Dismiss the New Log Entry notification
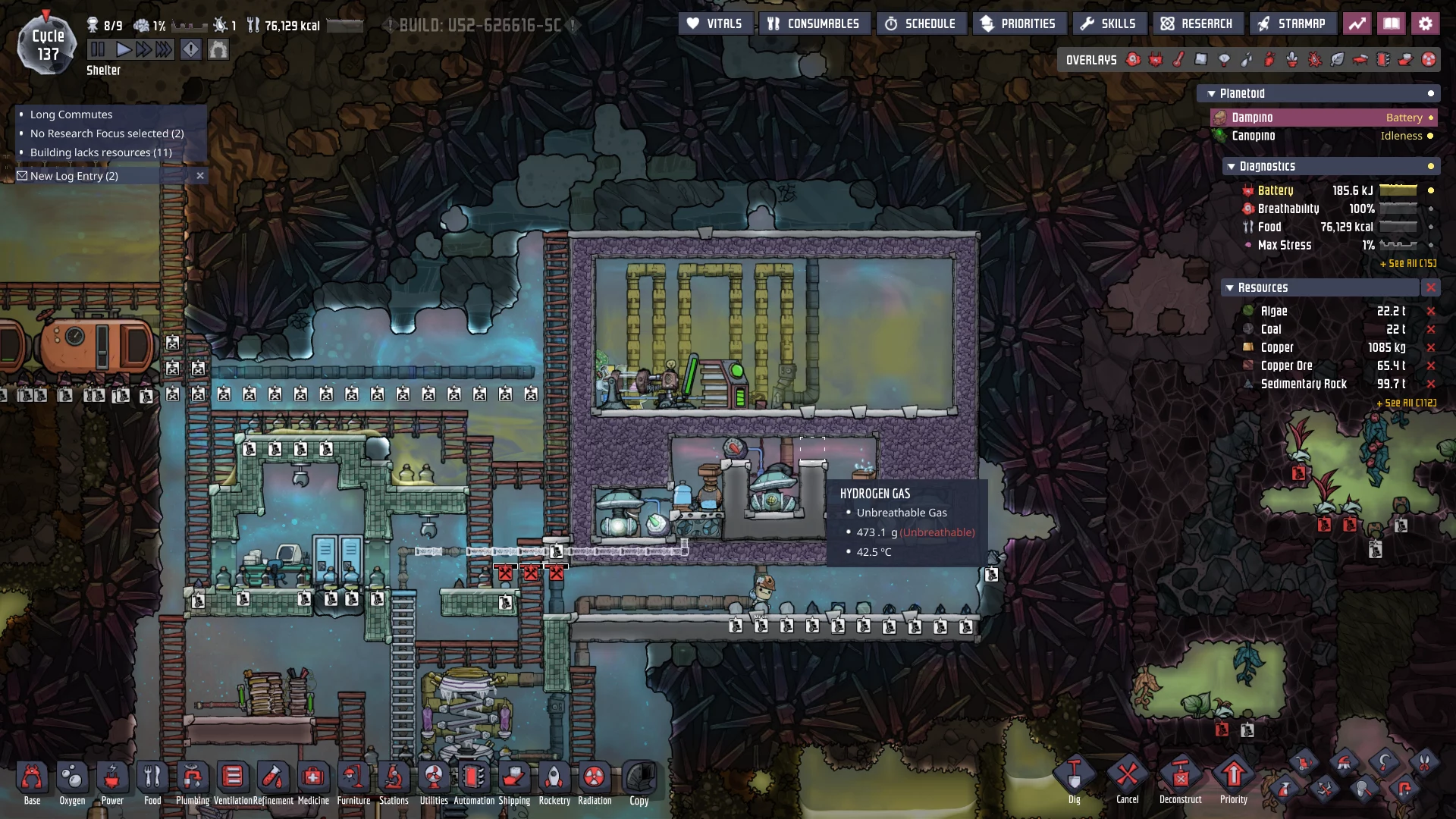Screen dimensions: 1456x819 click(200, 176)
